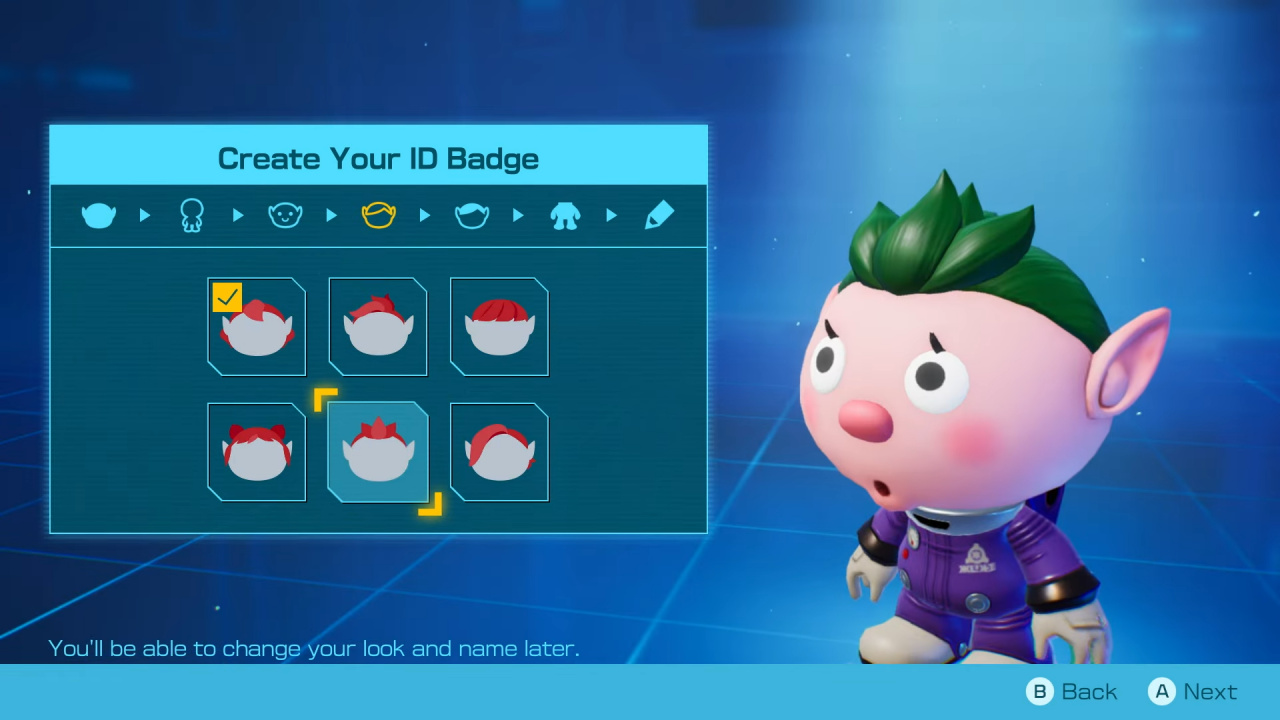
Task: Select the yellow hairstyle step icon
Action: point(378,215)
